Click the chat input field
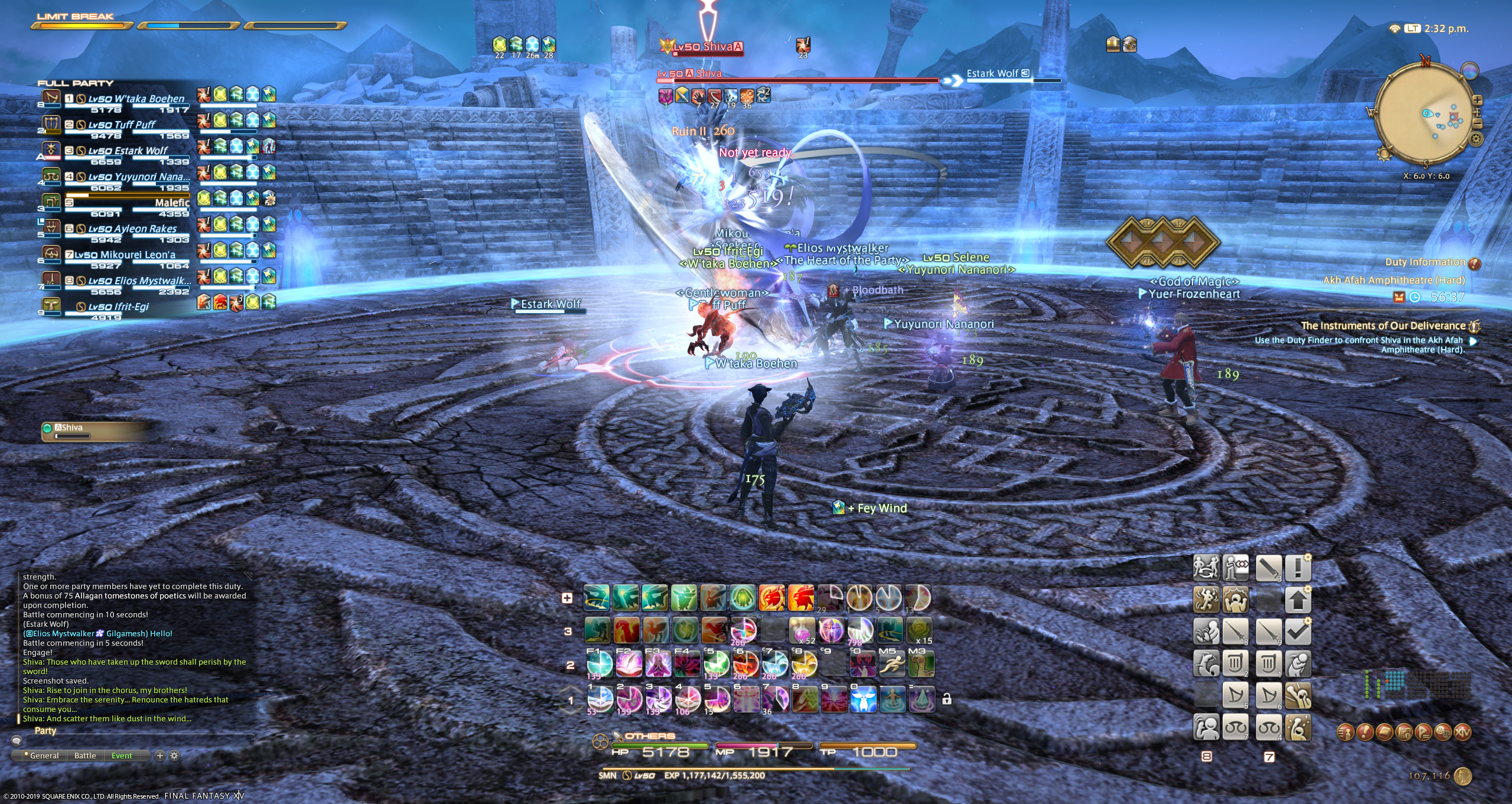 (x=136, y=741)
